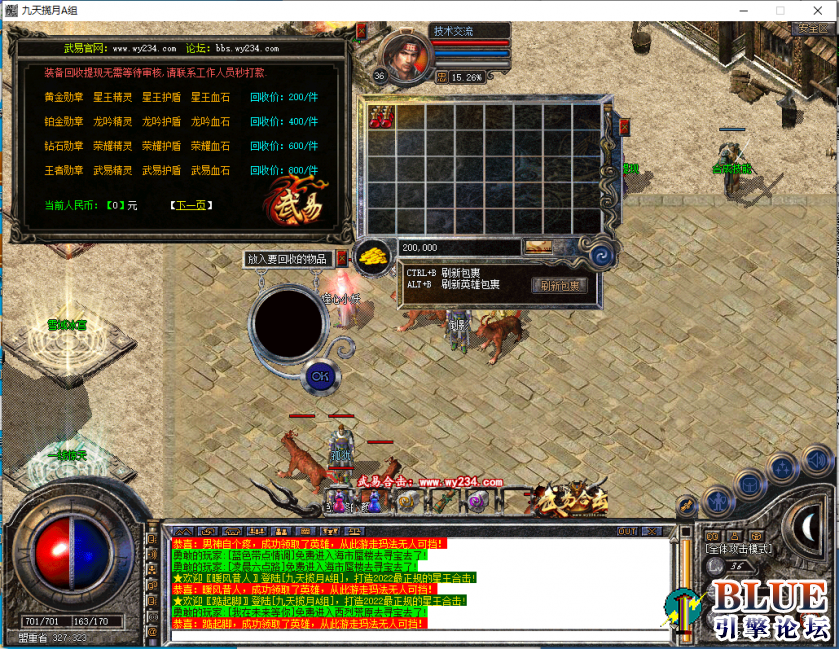Click the chat message log box

[x=420, y=584]
